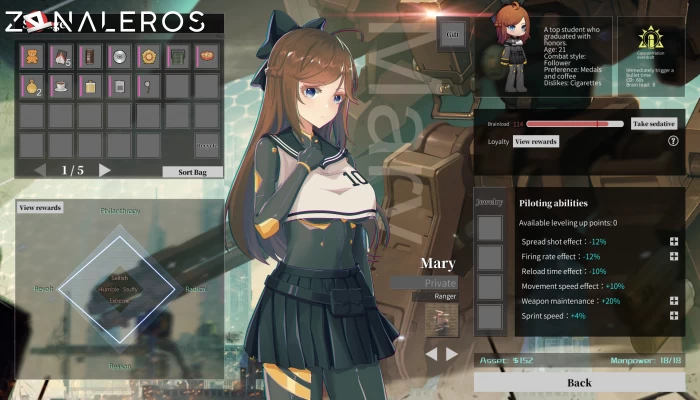Select the music disc item

[x=120, y=56]
